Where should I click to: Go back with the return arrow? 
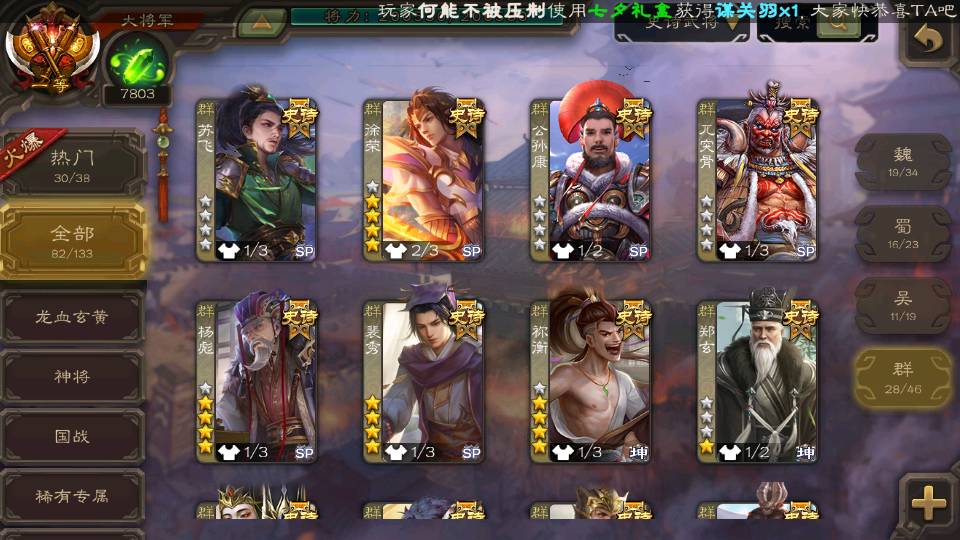[x=930, y=42]
